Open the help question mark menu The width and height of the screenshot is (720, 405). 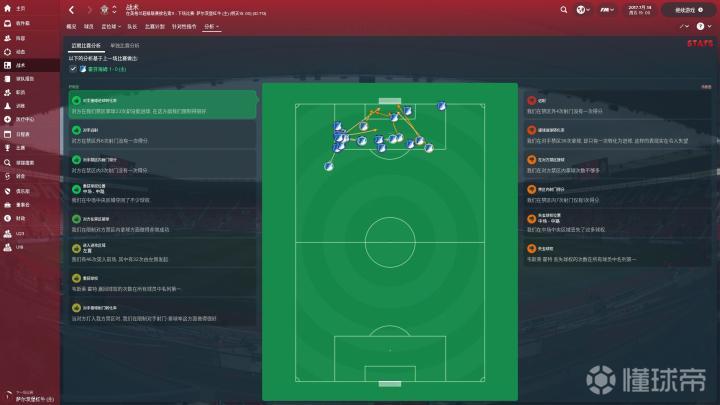tap(702, 26)
